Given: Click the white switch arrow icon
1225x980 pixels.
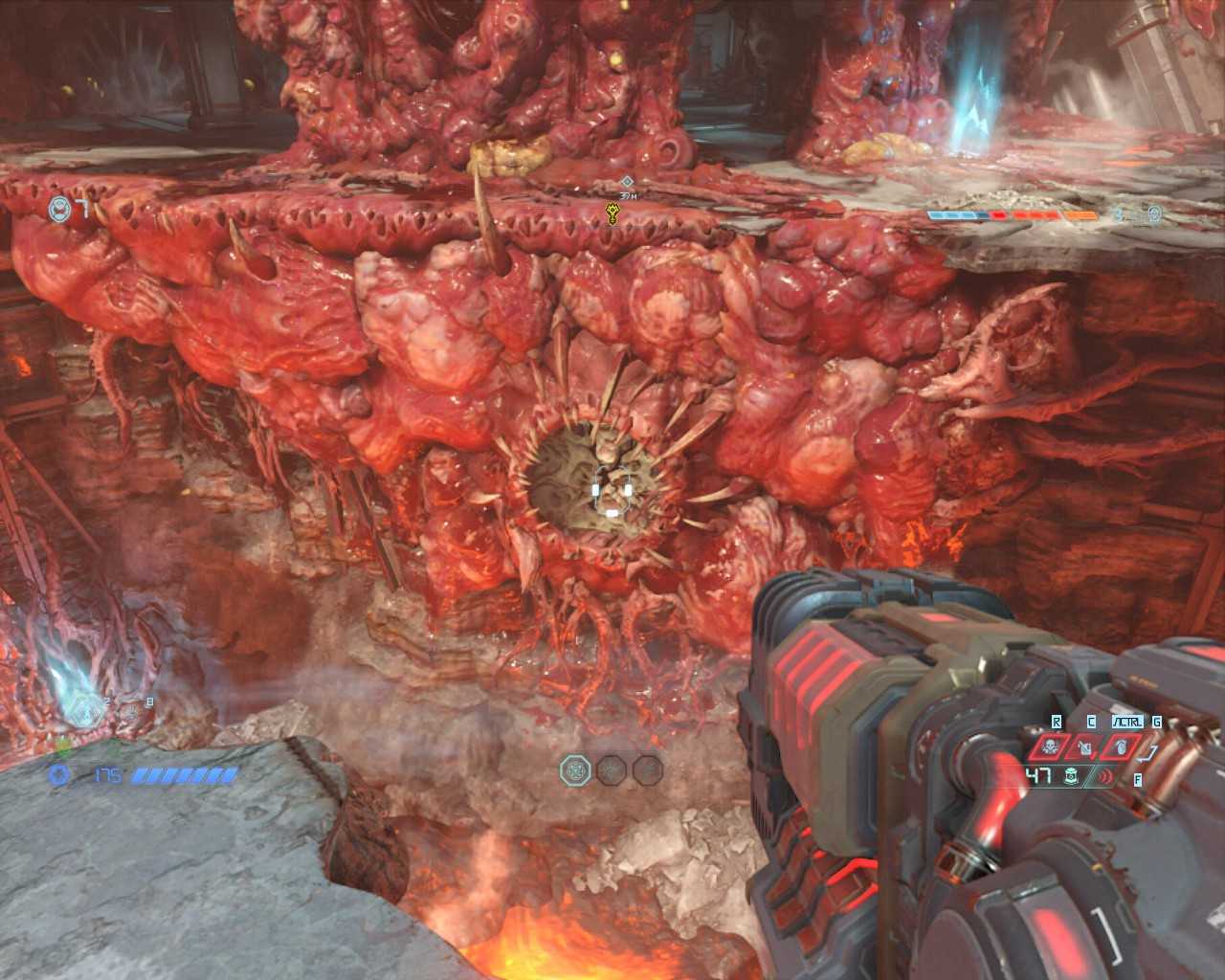Looking at the screenshot, I should tap(1153, 755).
